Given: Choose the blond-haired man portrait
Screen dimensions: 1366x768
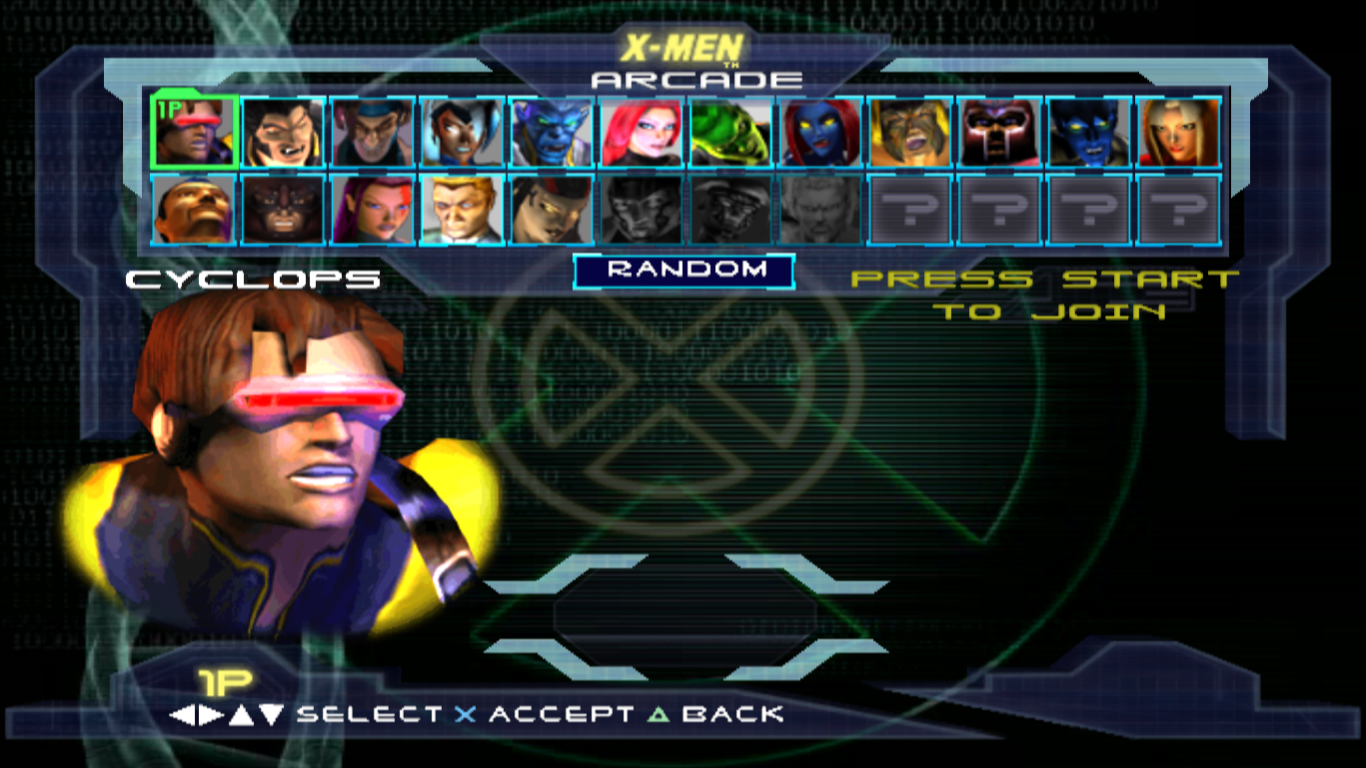Looking at the screenshot, I should tap(462, 210).
